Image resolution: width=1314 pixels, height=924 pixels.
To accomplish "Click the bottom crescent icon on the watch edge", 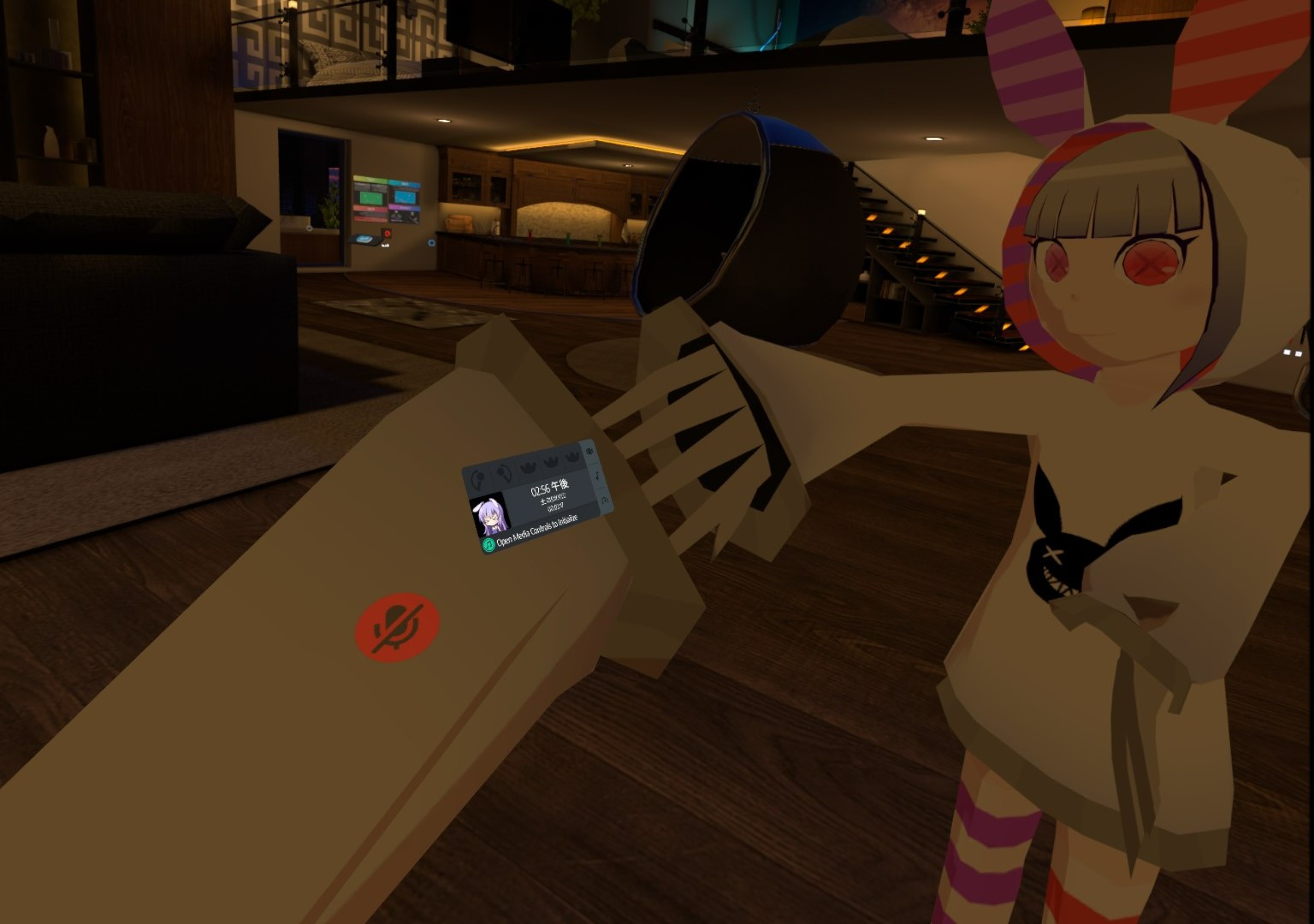I will pos(605,500).
